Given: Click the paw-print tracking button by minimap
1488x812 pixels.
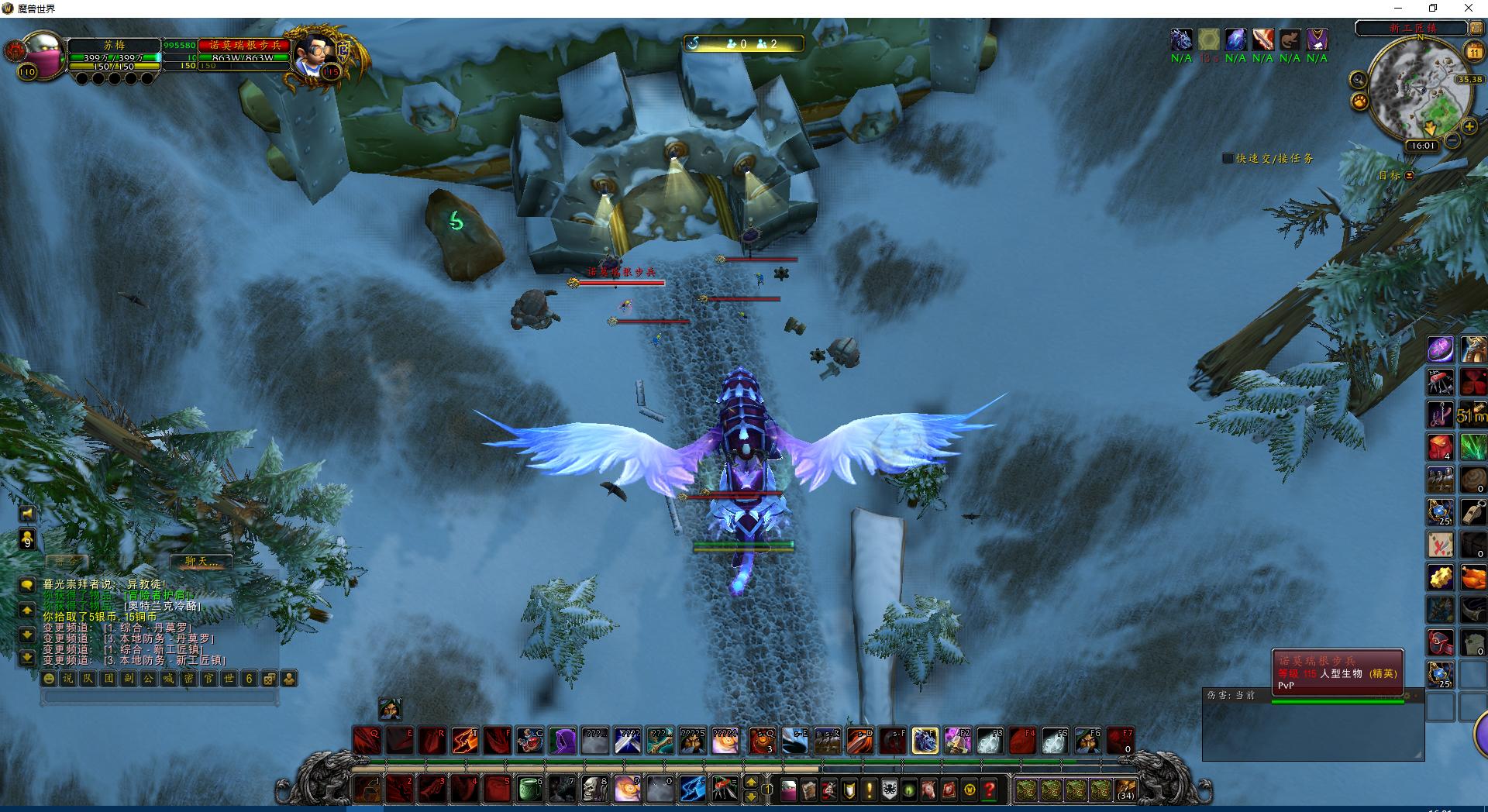Looking at the screenshot, I should [x=1359, y=101].
